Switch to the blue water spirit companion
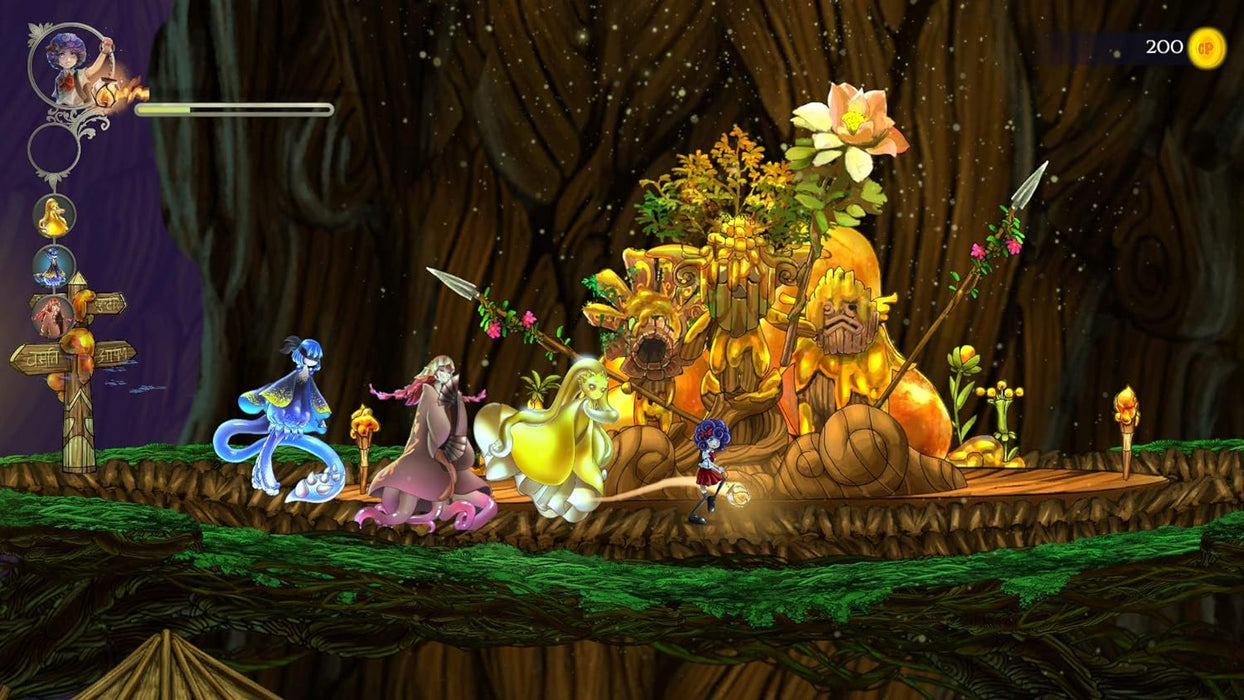The height and width of the screenshot is (700, 1244). [x=53, y=266]
